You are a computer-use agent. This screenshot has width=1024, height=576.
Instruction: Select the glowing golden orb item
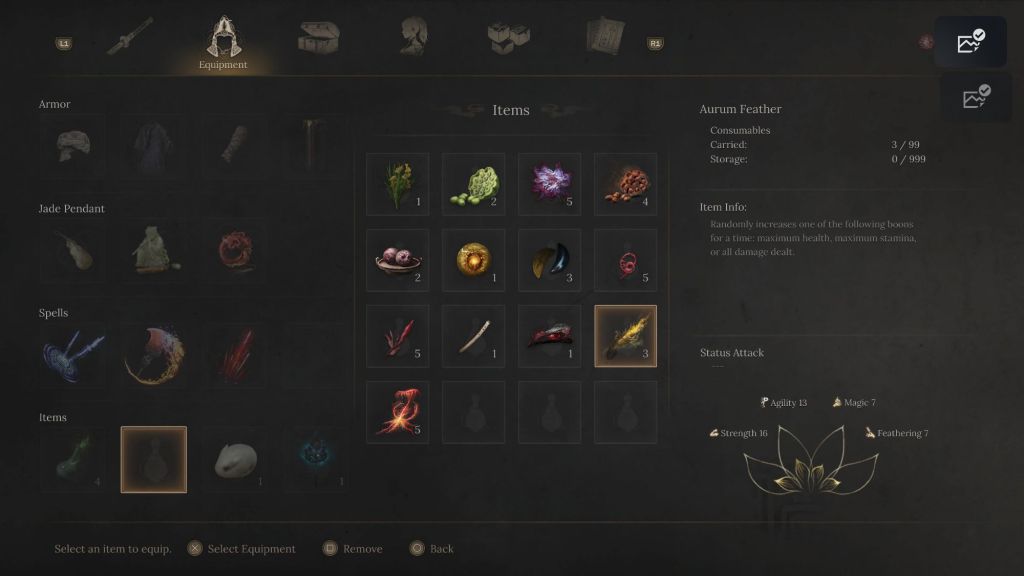(473, 260)
